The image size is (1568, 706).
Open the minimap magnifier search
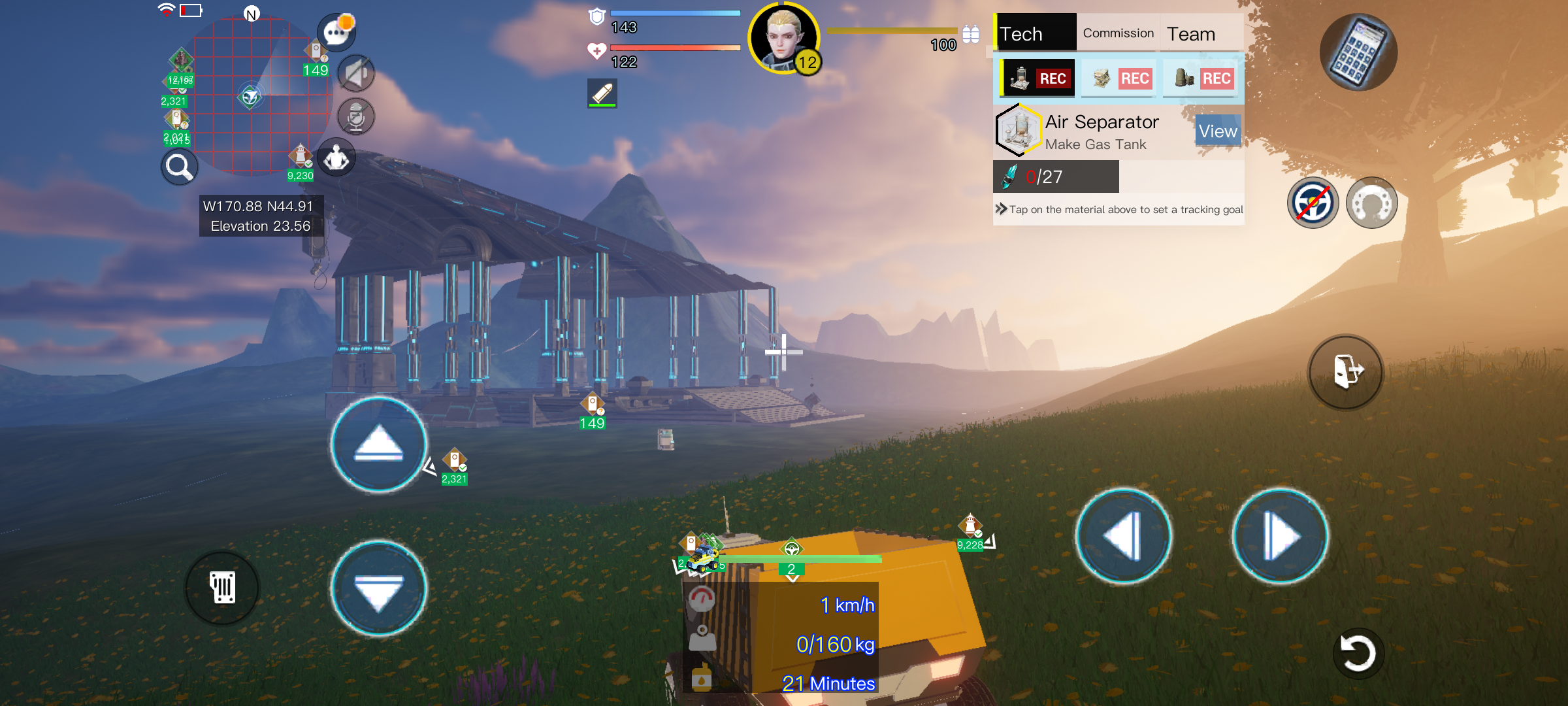coord(179,167)
